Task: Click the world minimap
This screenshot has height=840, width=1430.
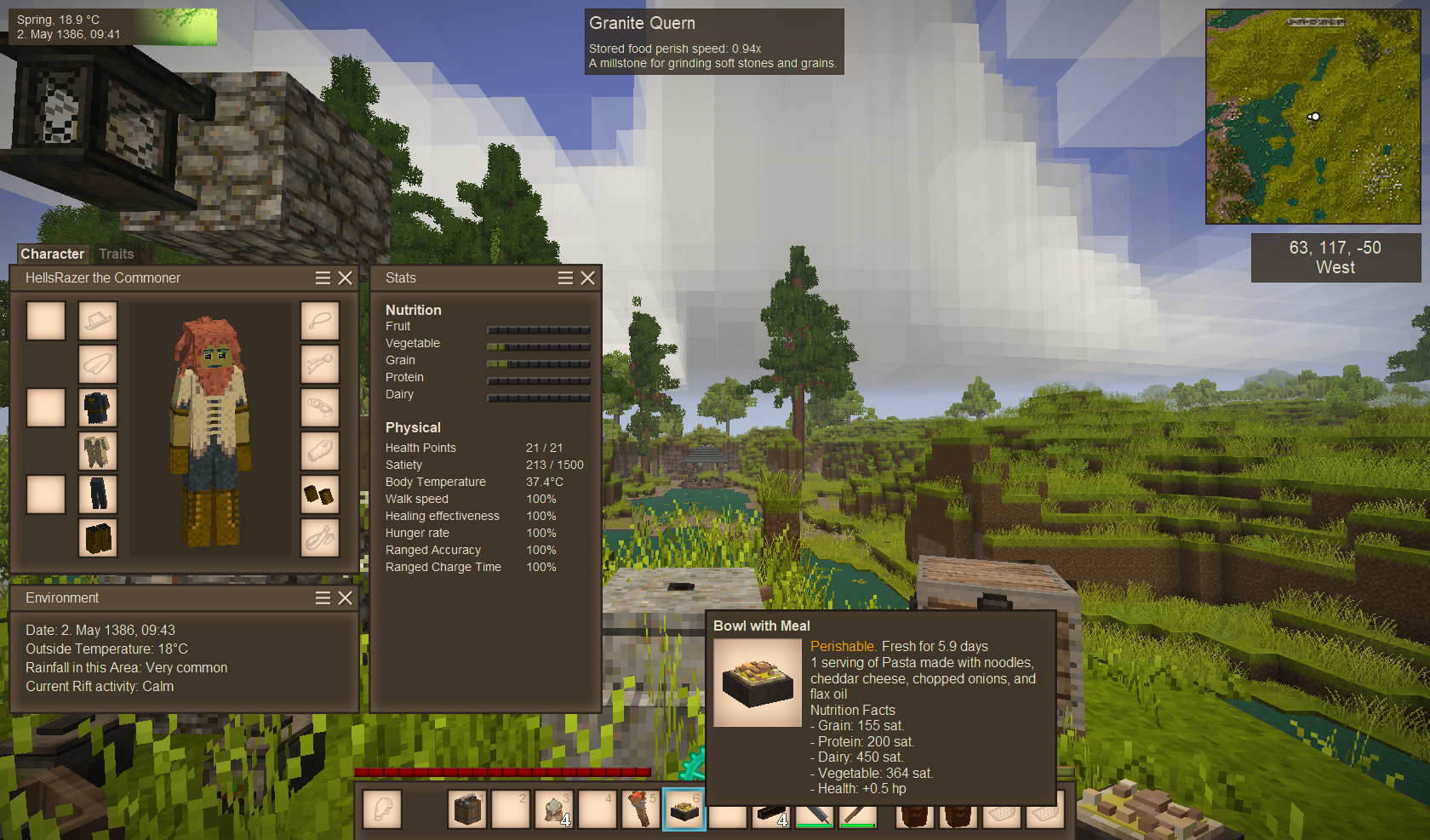Action: (x=1313, y=117)
